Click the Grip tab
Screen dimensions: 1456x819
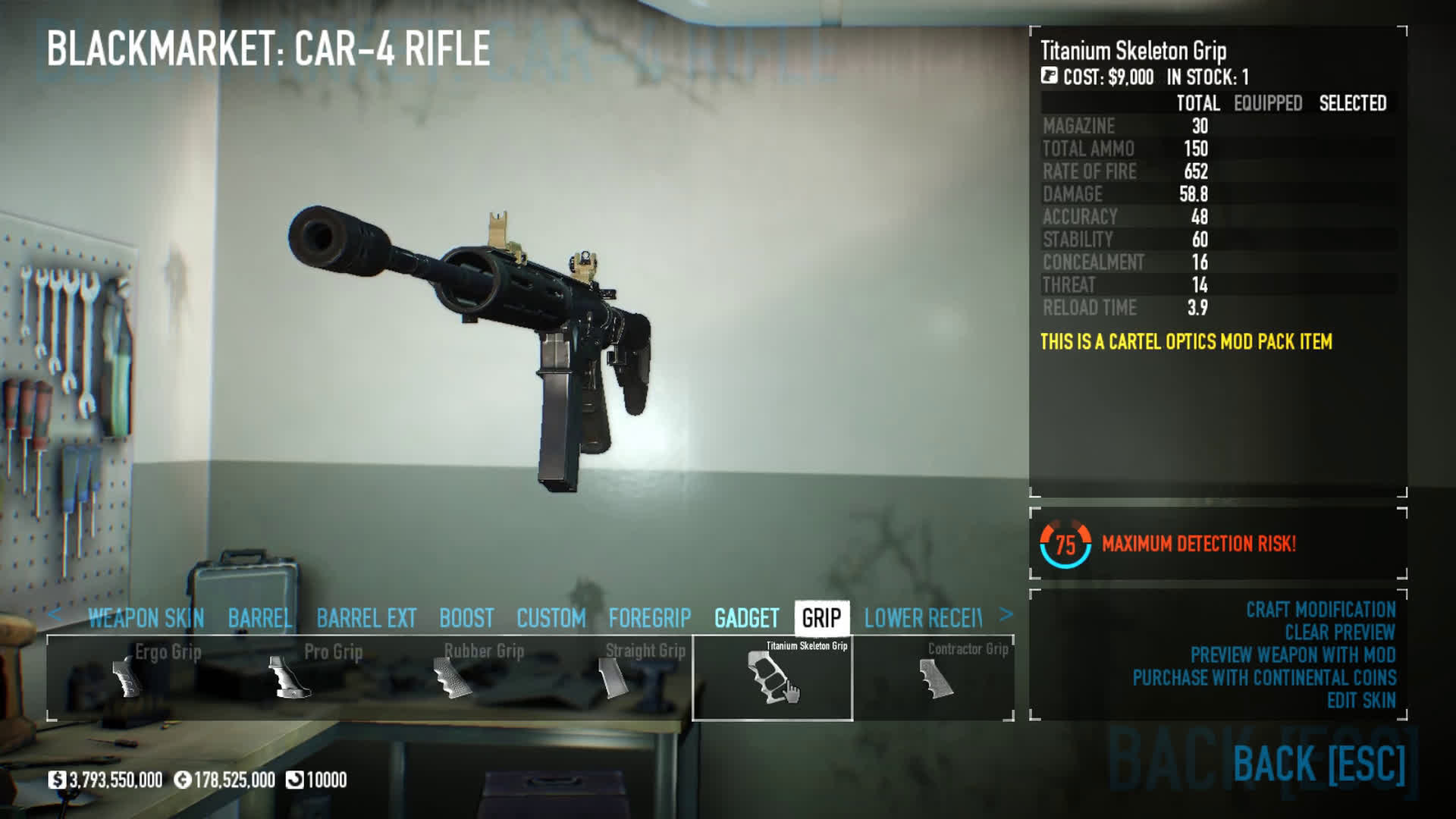(x=821, y=618)
